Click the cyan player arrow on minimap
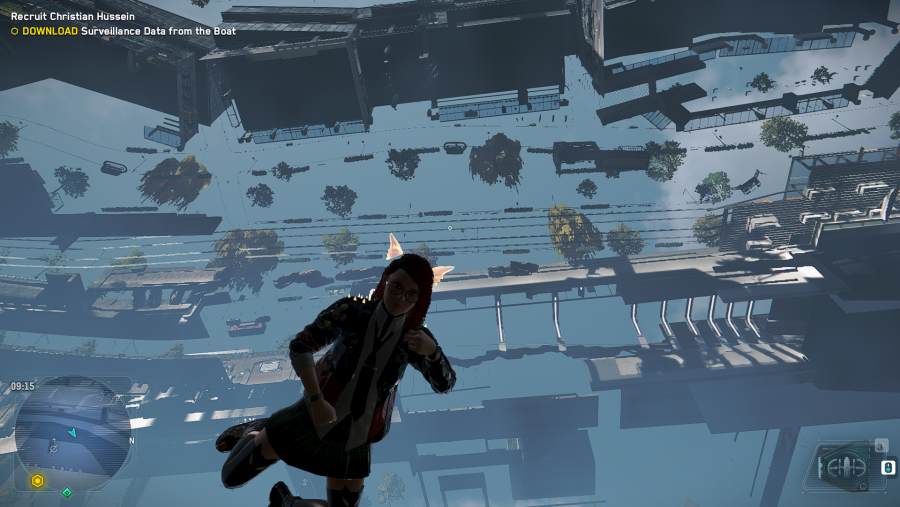The height and width of the screenshot is (507, 900). [x=72, y=432]
